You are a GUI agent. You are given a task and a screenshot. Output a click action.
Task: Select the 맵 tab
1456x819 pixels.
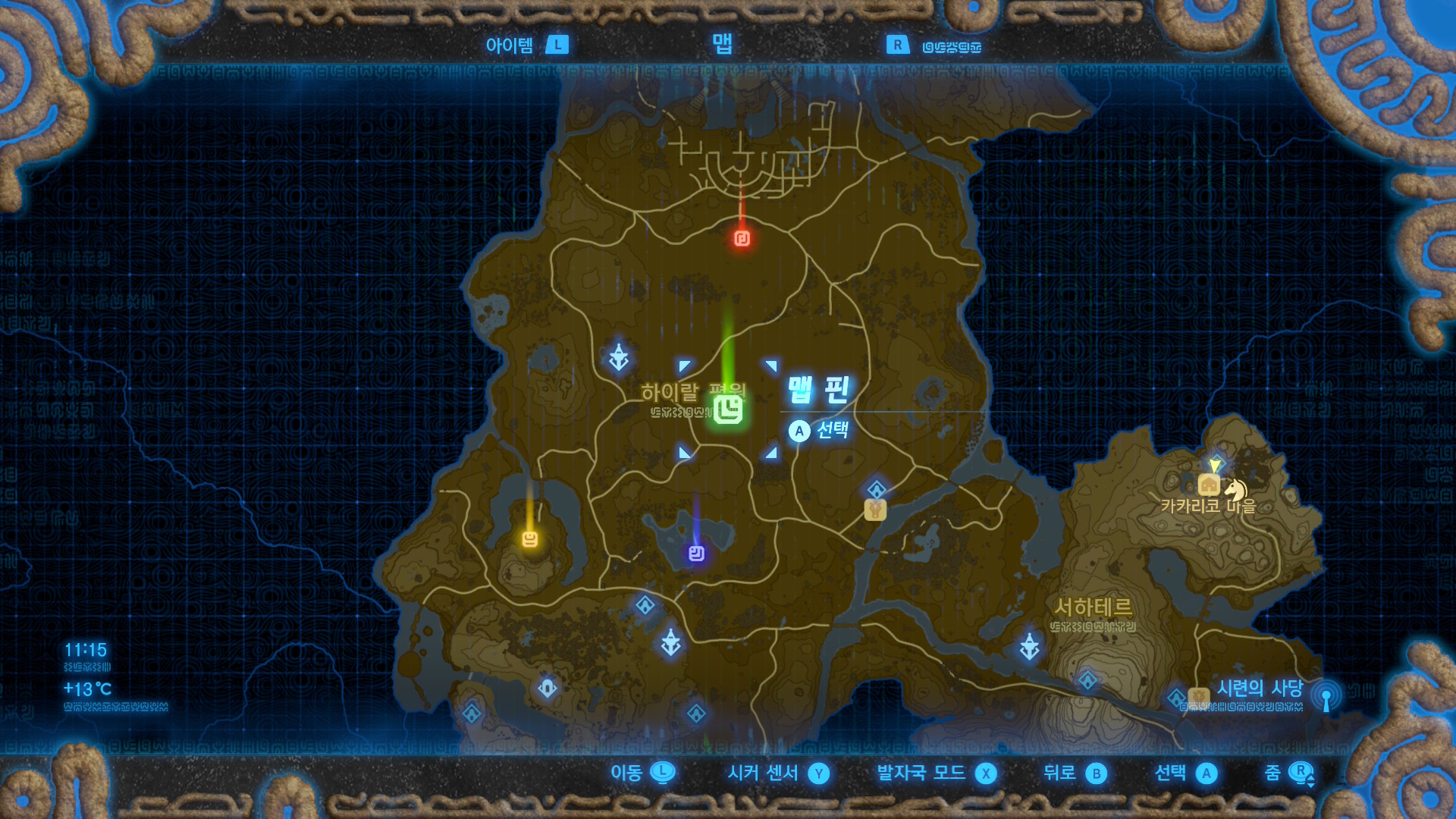point(722,44)
